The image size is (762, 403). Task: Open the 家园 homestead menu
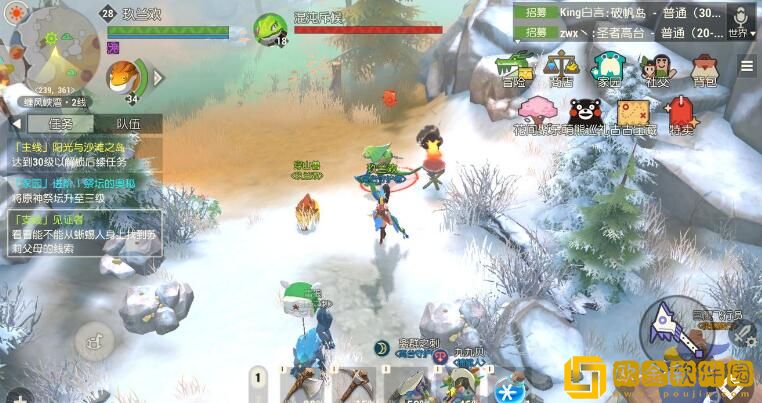pyautogui.click(x=609, y=70)
